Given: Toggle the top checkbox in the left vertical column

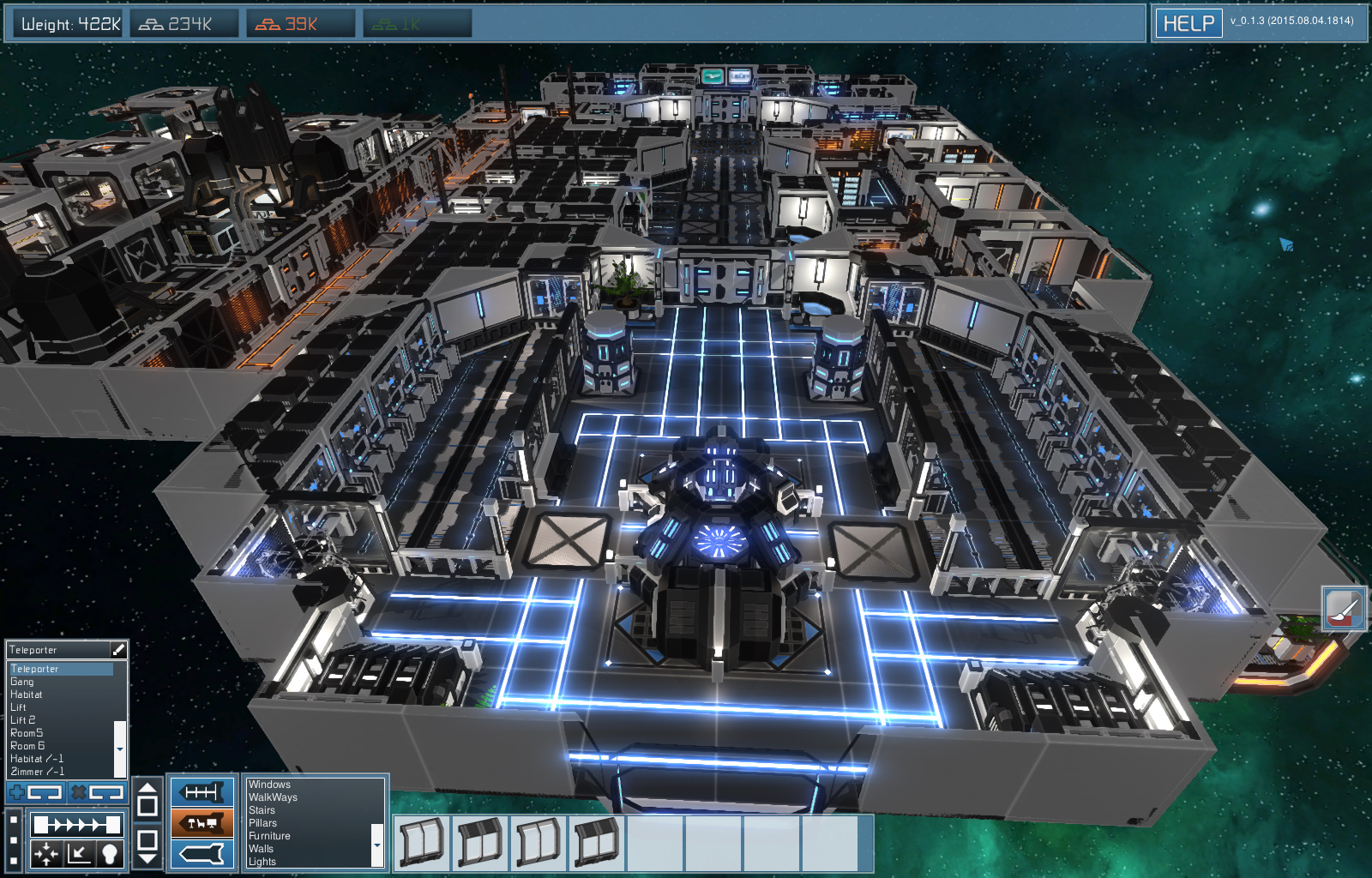Looking at the screenshot, I should point(14,819).
